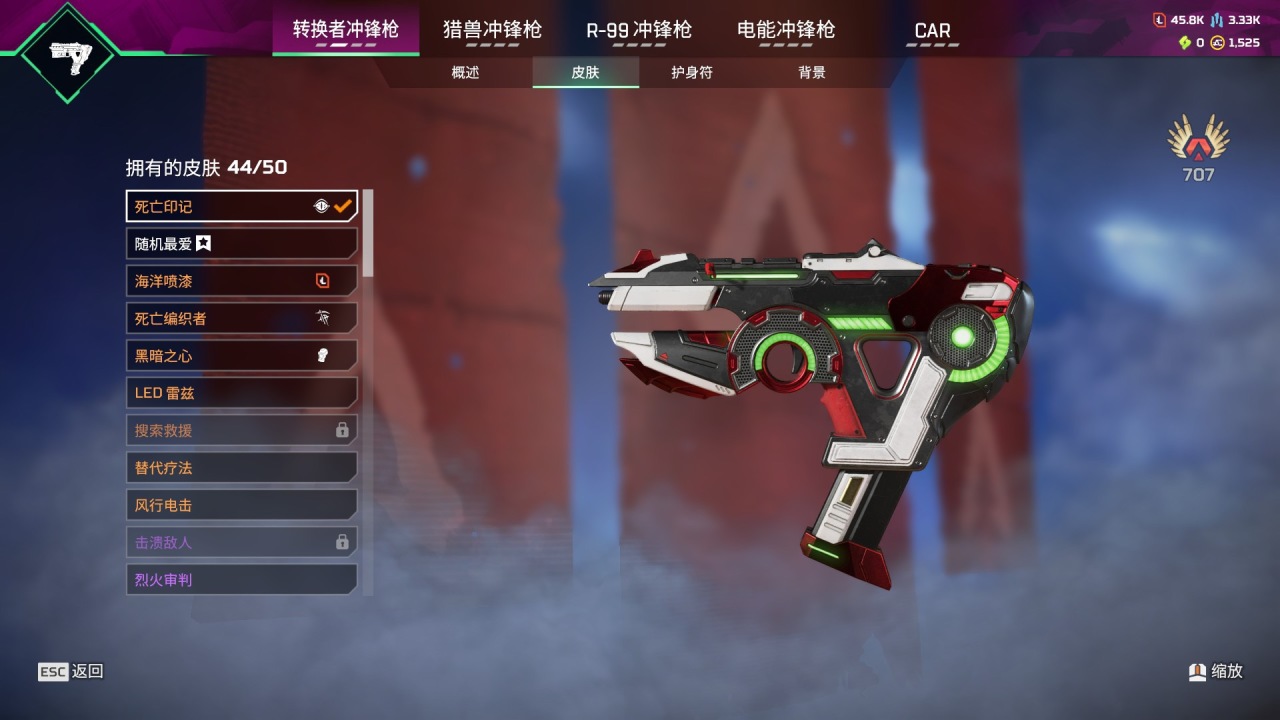
Task: Open the 概述 sub-tab
Action: click(x=465, y=73)
